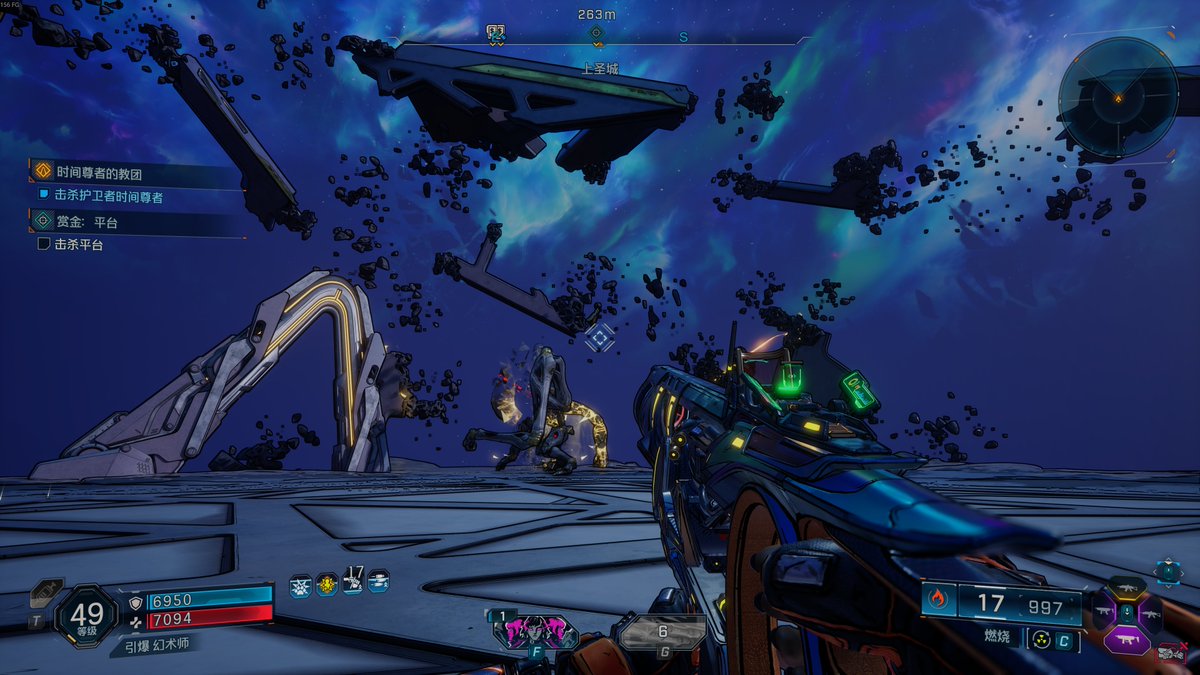This screenshot has width=1200, height=675.
Task: Click the paw print status buff icon
Action: click(x=300, y=586)
